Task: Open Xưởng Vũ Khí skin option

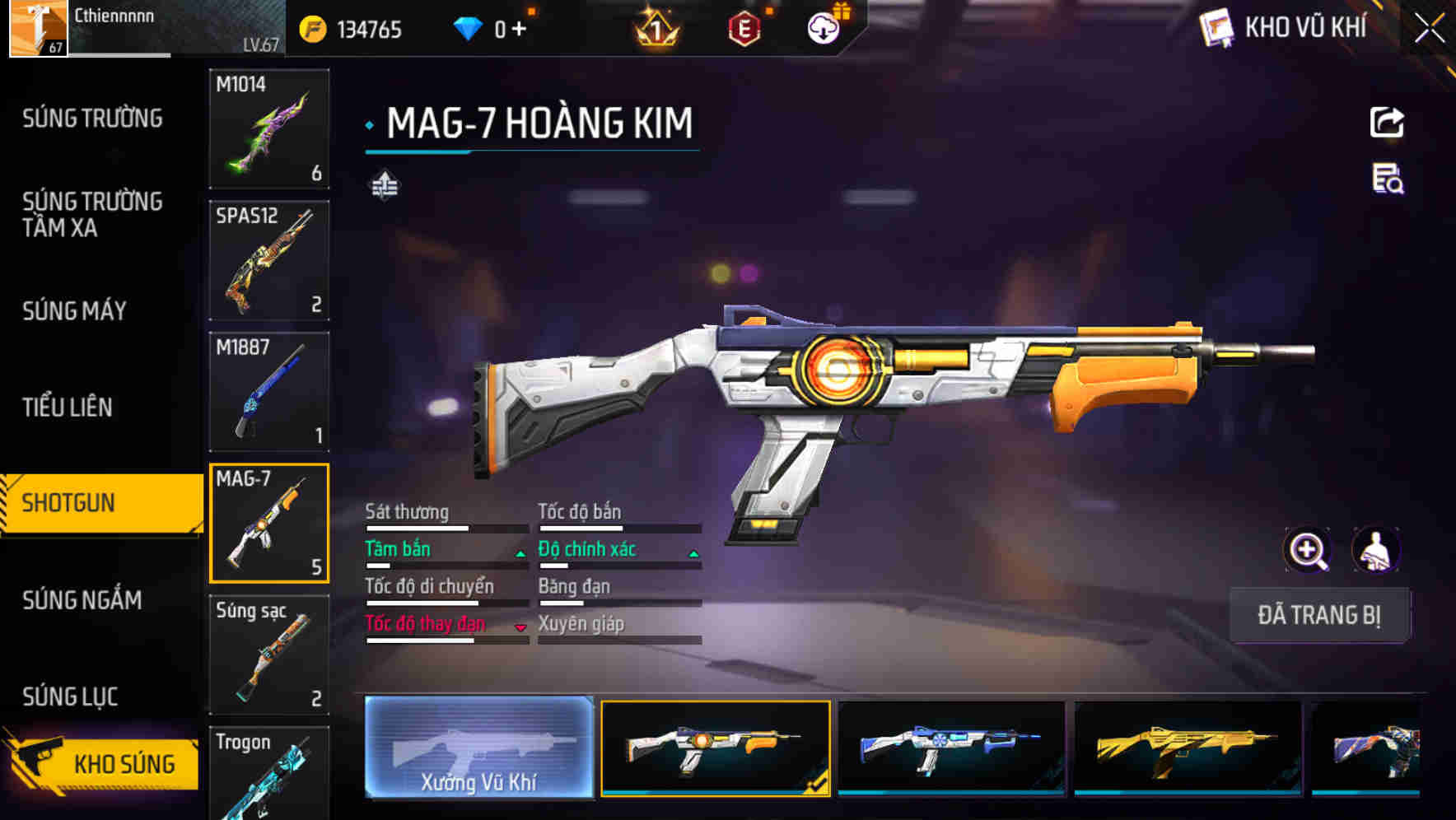Action: point(478,748)
